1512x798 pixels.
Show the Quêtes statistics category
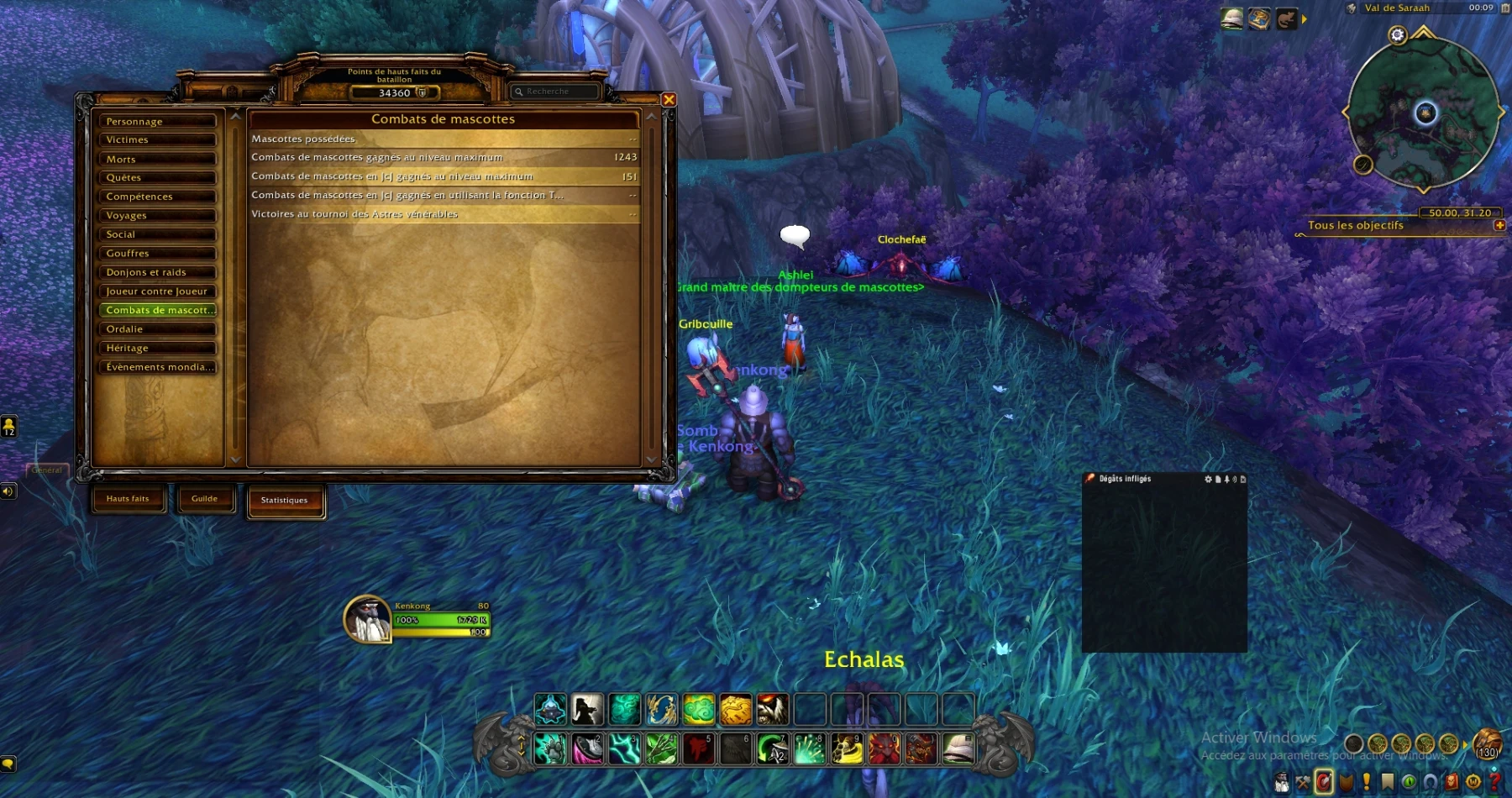tap(157, 177)
